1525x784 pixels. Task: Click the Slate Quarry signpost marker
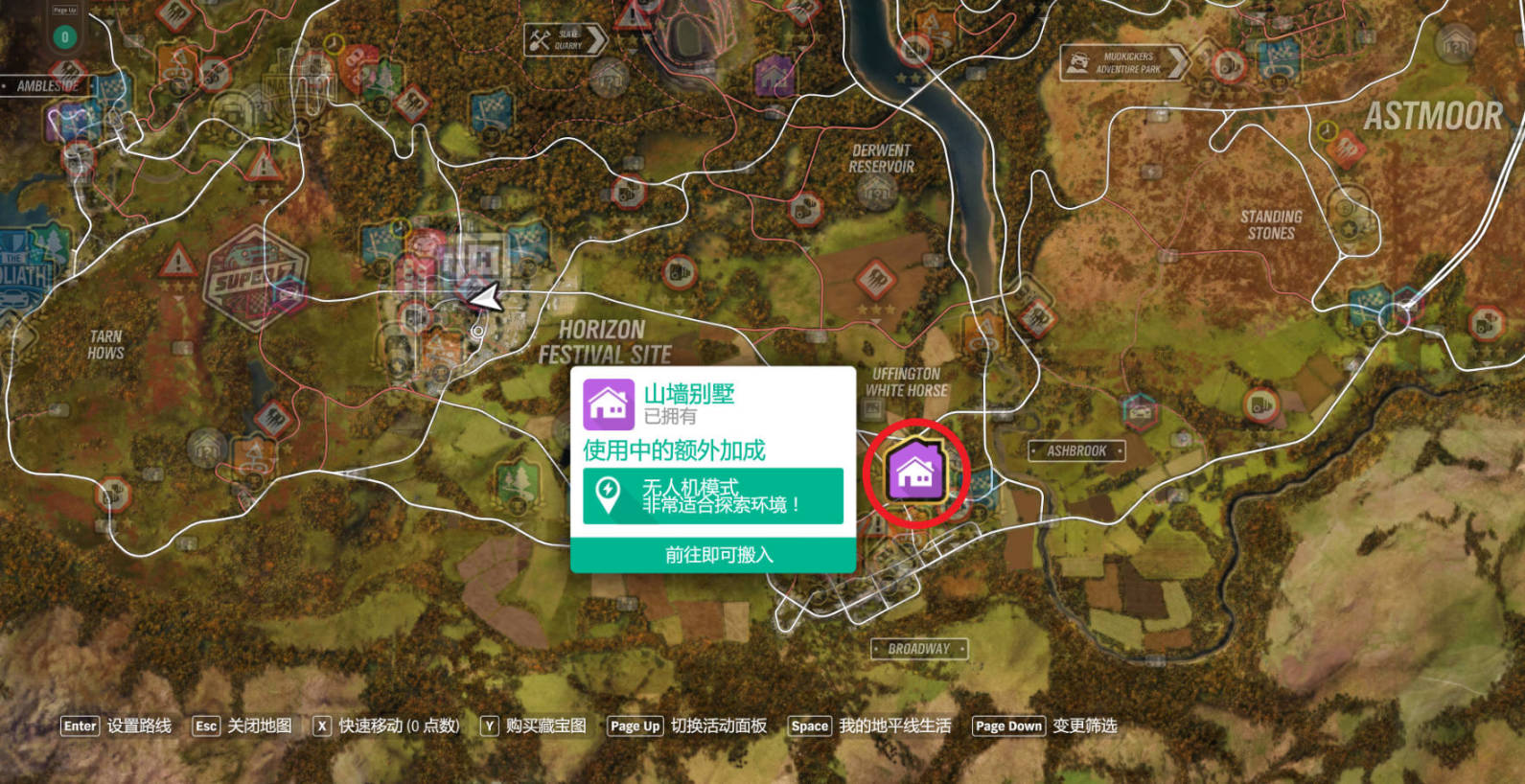(566, 40)
